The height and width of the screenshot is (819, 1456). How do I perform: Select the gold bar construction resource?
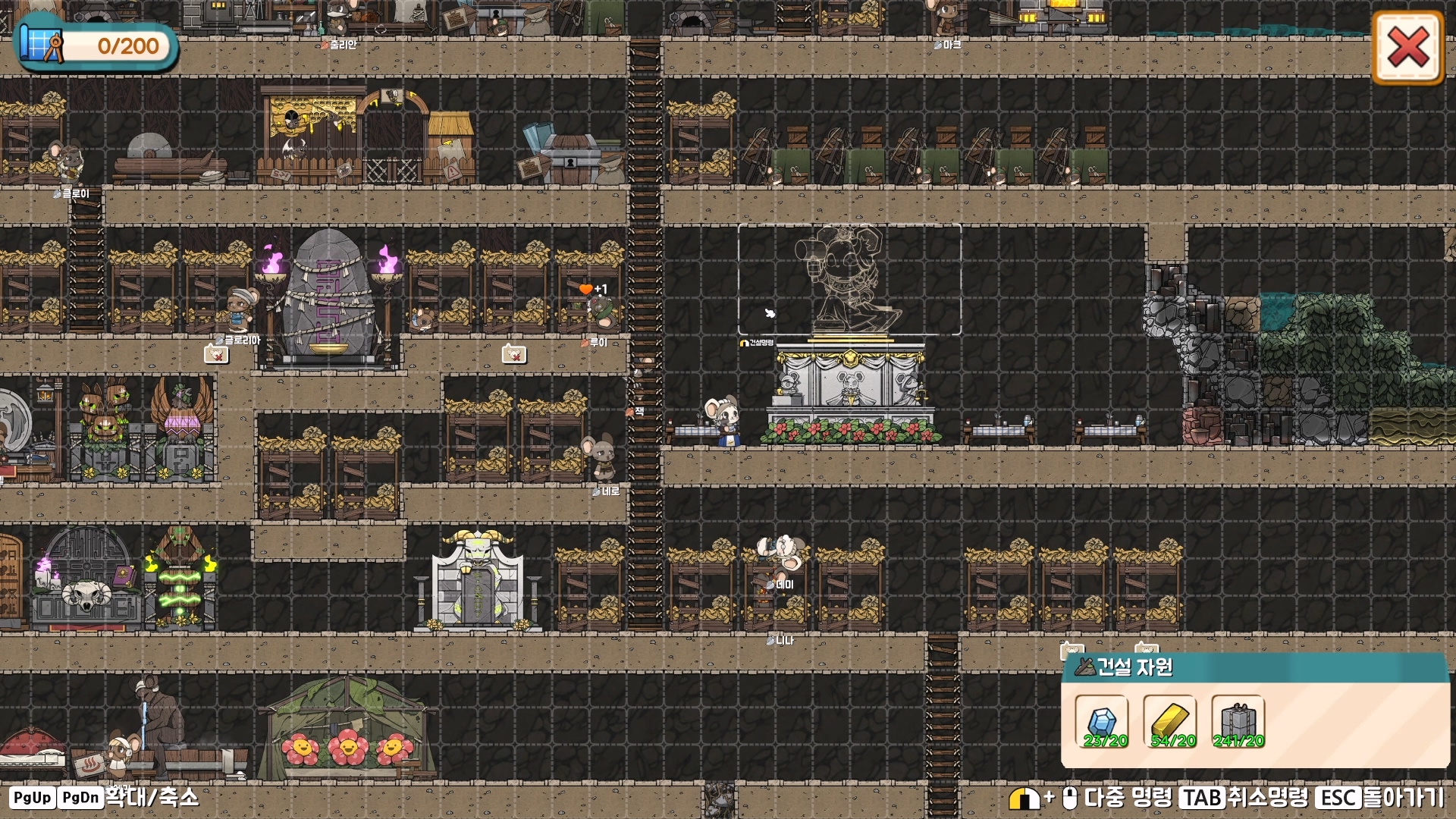tap(1170, 722)
